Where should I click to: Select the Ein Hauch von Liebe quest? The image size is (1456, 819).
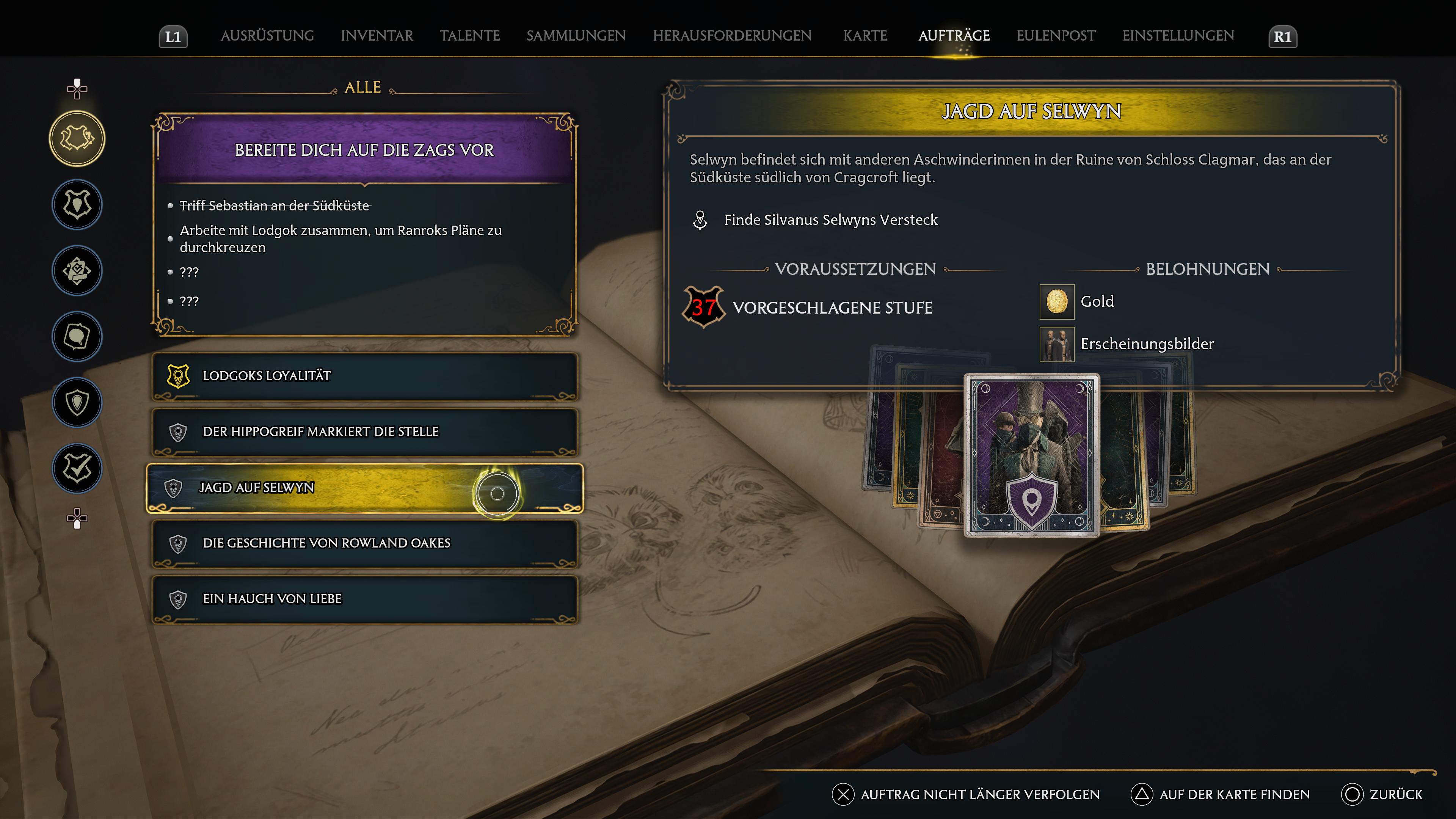coord(364,599)
